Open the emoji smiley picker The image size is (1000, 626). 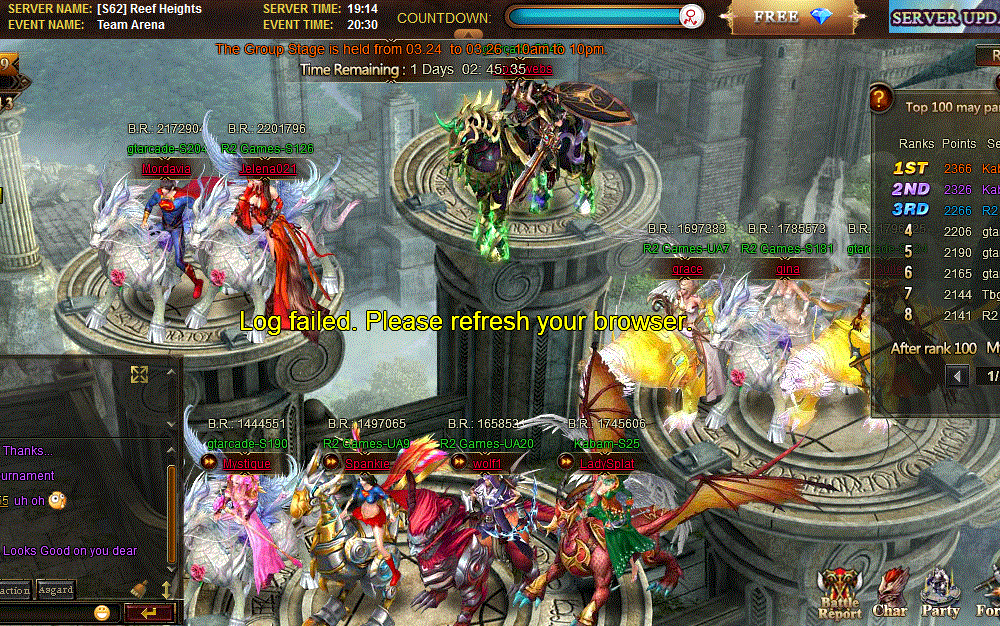(102, 612)
